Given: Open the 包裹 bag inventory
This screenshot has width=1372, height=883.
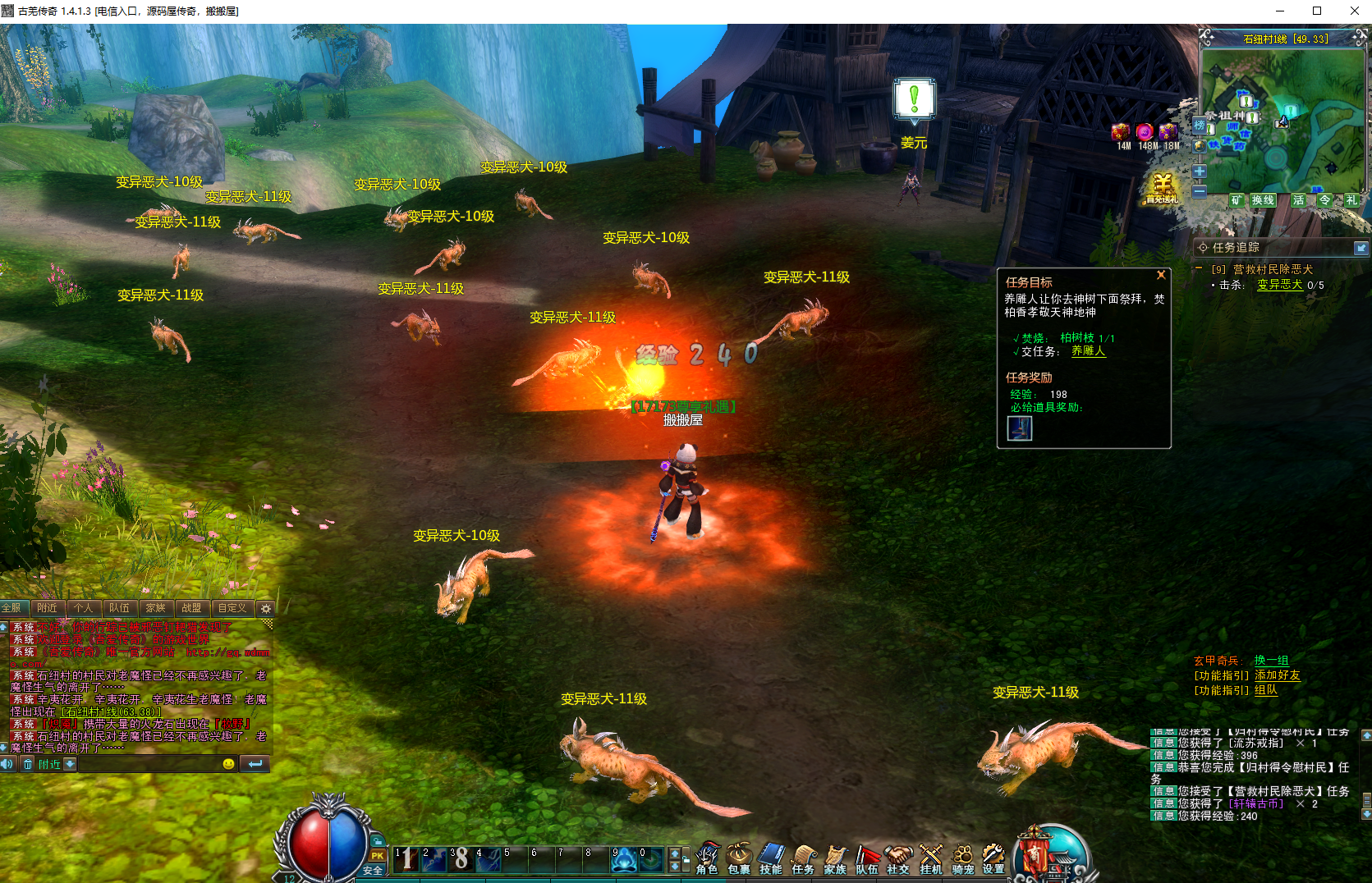Looking at the screenshot, I should point(739,858).
